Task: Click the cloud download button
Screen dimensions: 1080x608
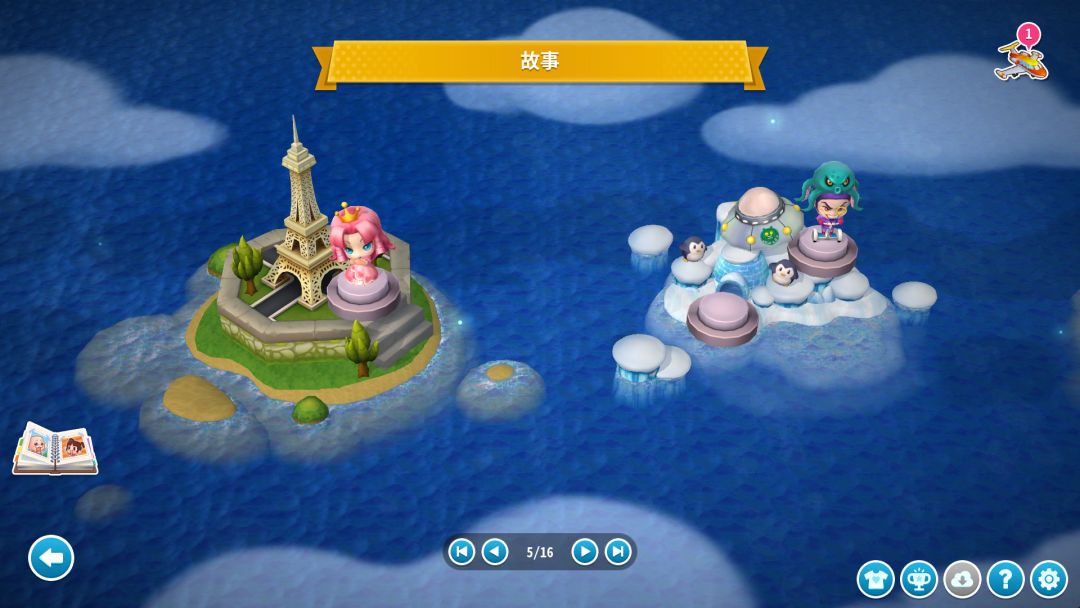Action: (962, 579)
